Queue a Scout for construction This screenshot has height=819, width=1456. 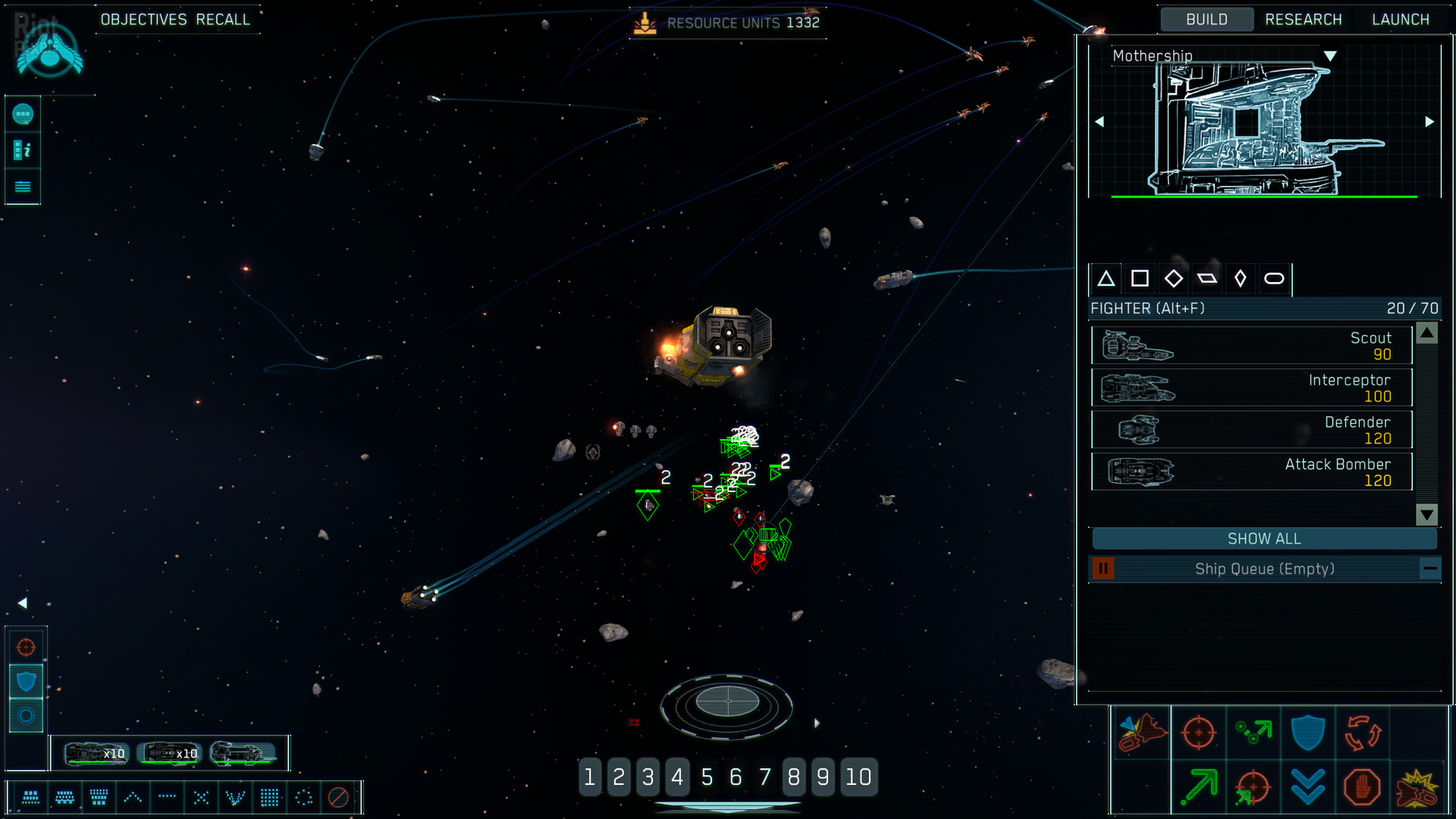click(x=1251, y=346)
